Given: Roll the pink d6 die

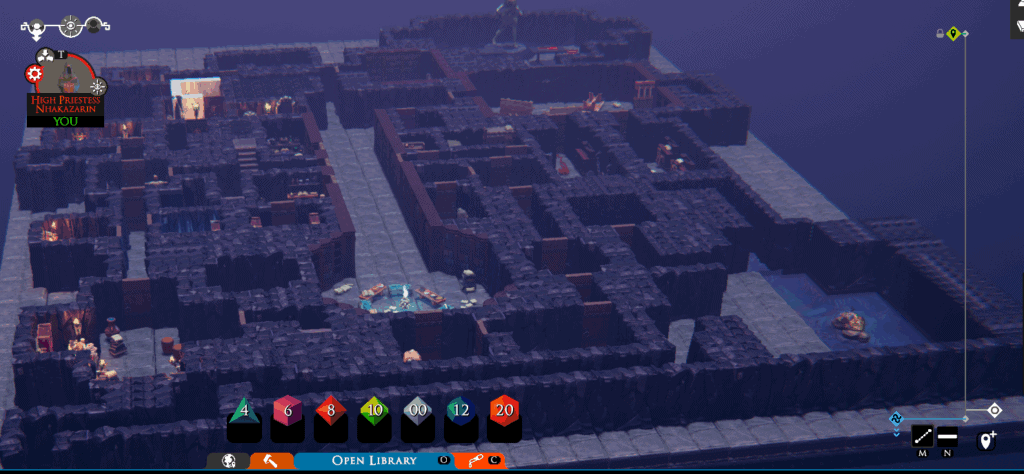Looking at the screenshot, I should (287, 411).
